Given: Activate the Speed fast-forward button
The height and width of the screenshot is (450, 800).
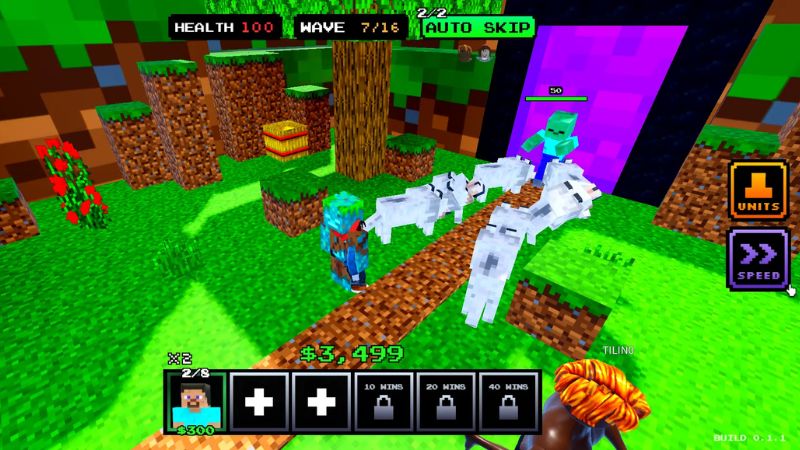Looking at the screenshot, I should tap(759, 258).
